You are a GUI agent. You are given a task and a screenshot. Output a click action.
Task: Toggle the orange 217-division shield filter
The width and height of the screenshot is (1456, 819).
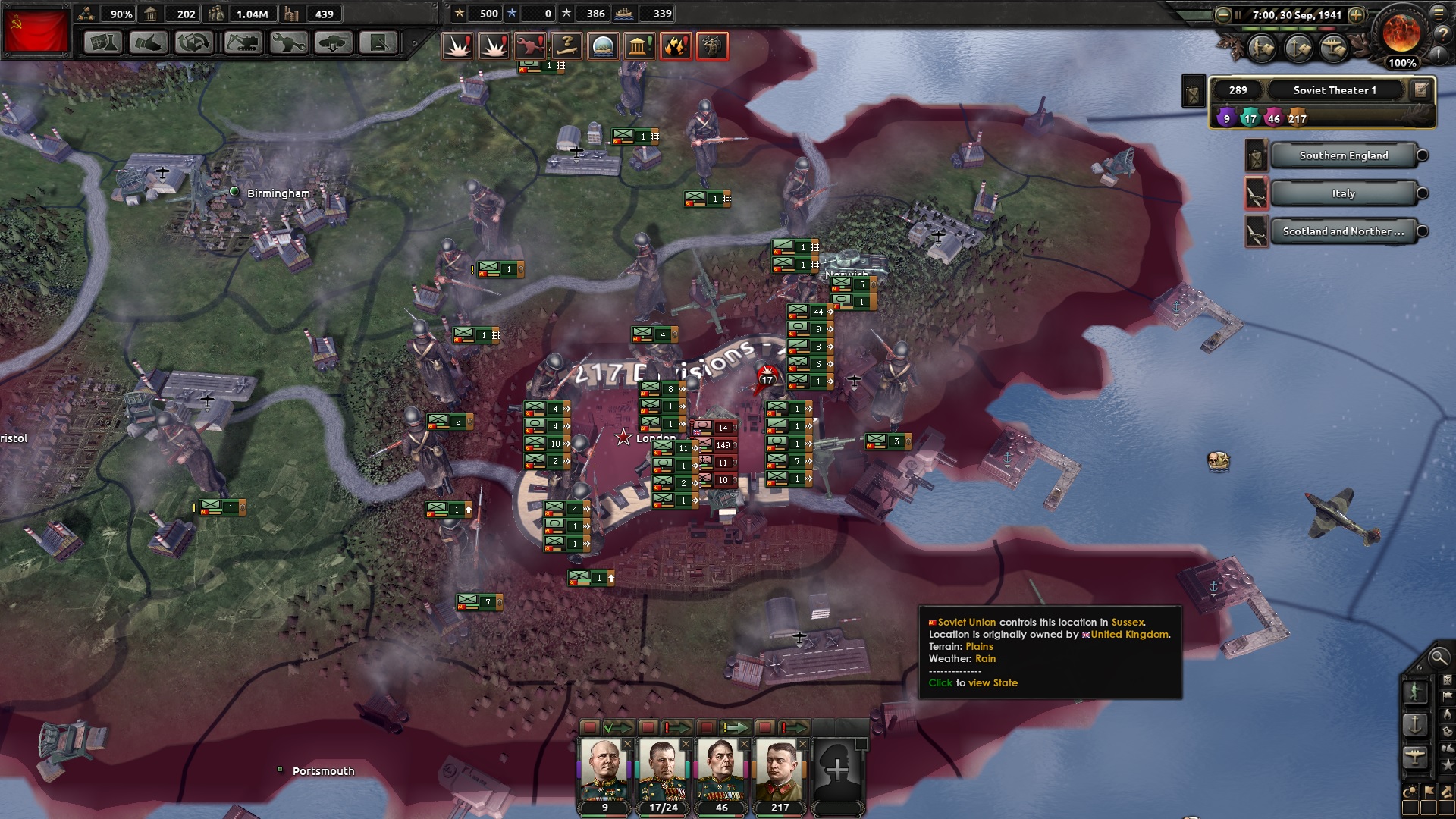click(1298, 118)
